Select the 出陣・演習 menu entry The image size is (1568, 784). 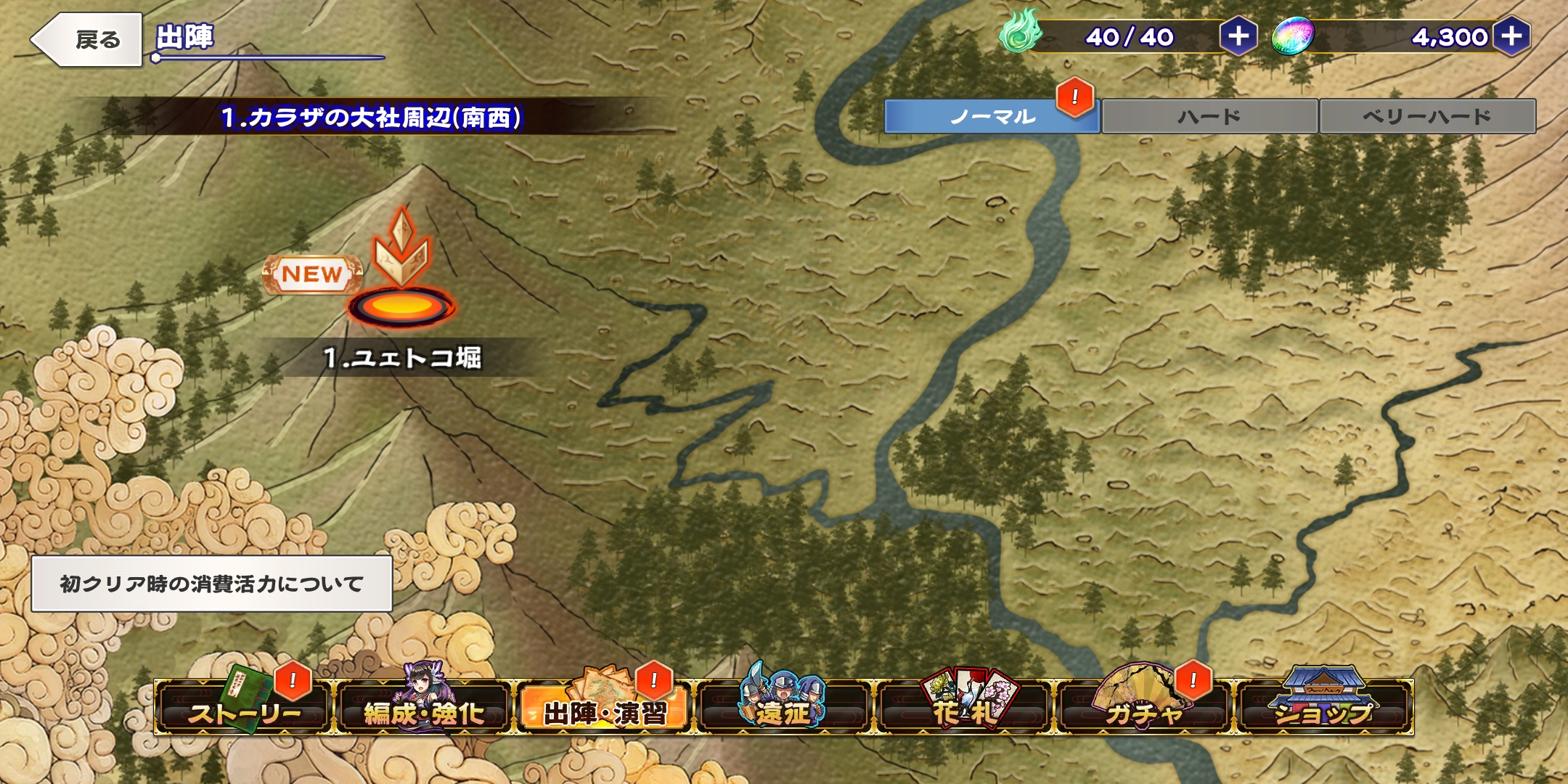click(x=604, y=708)
